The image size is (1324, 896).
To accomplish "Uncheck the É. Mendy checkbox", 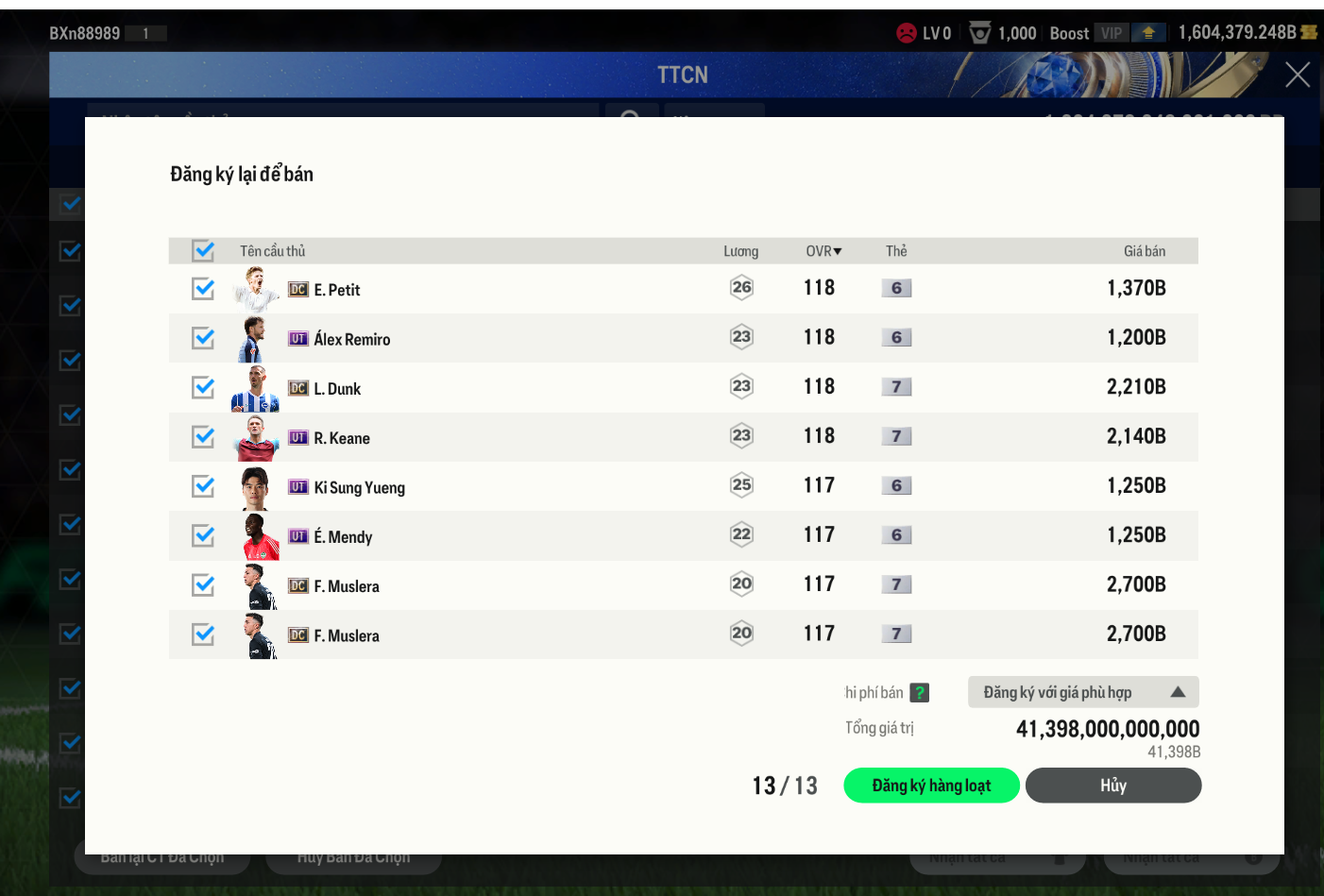I will pyautogui.click(x=203, y=535).
